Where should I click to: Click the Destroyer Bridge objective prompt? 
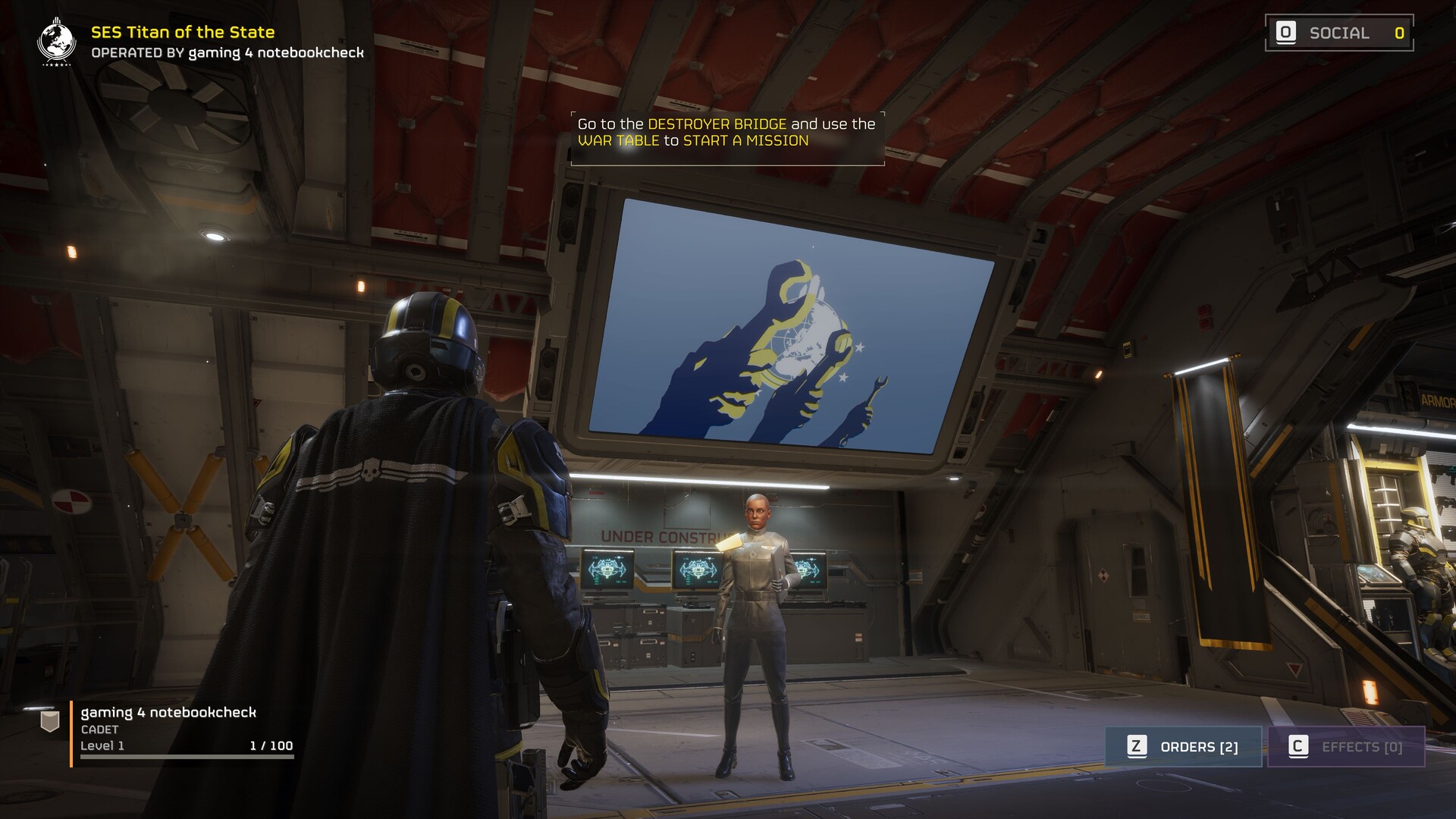726,133
